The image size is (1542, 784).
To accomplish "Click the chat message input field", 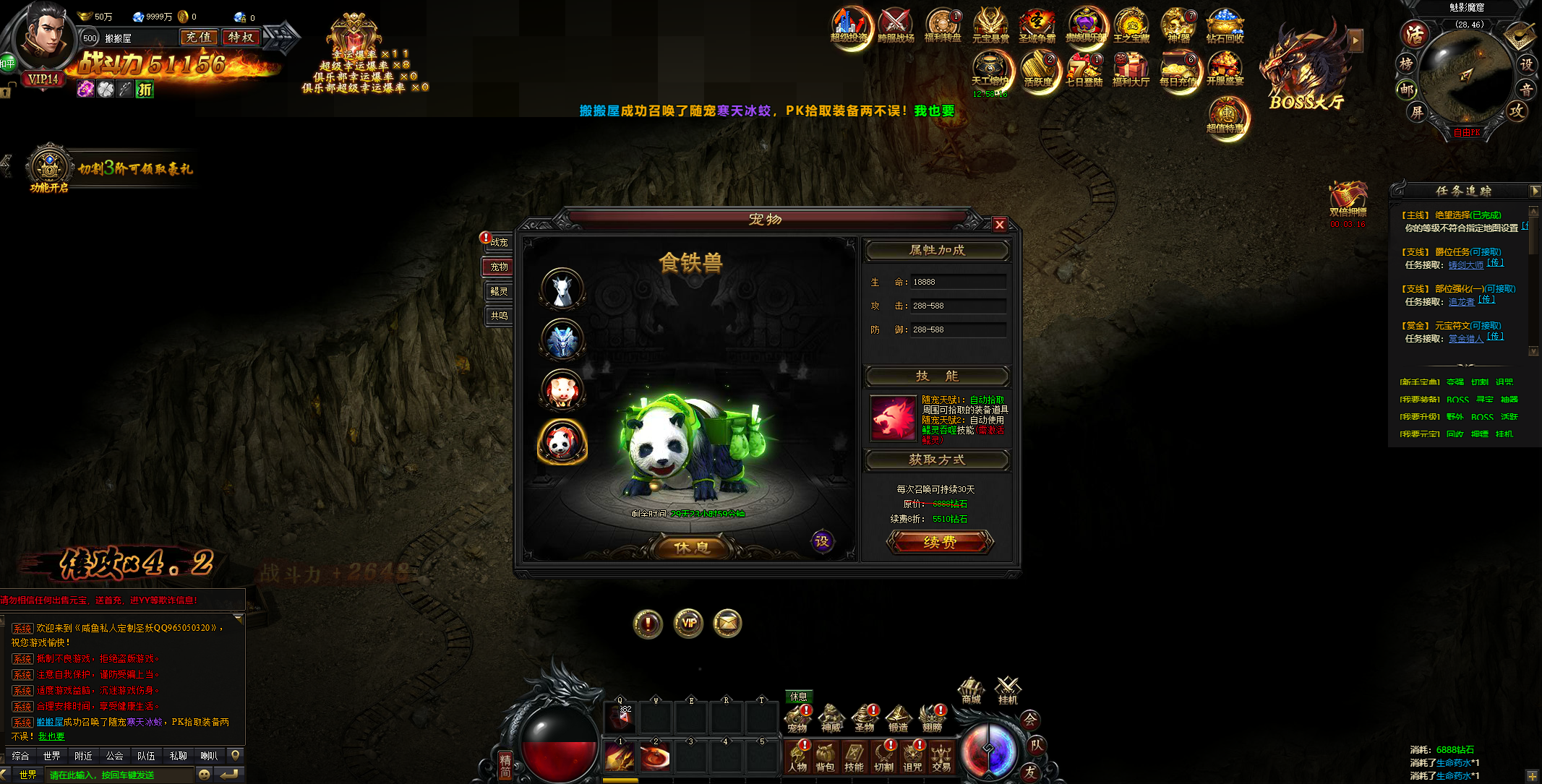I will click(119, 775).
